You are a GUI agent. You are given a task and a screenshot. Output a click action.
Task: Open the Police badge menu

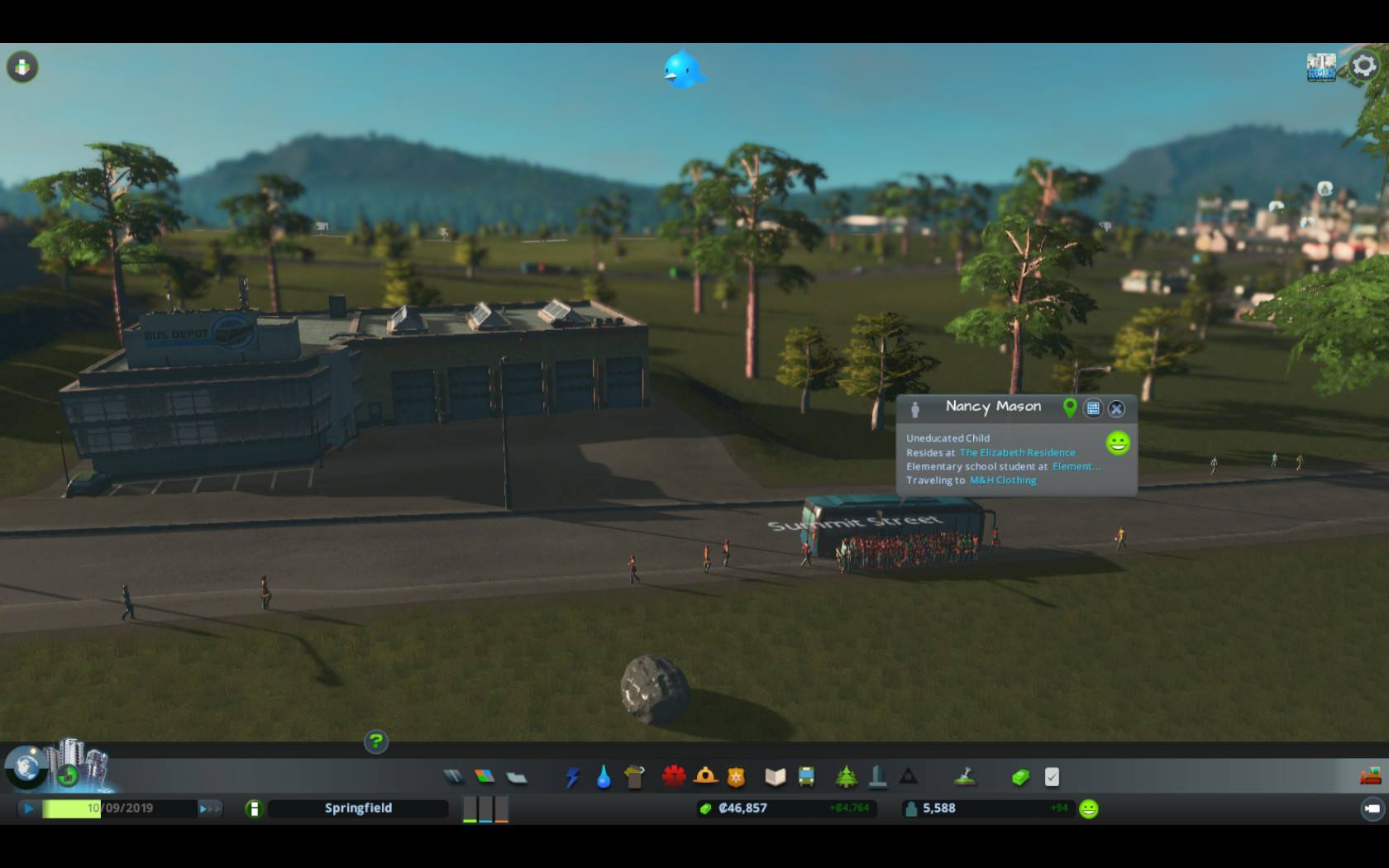tap(736, 777)
